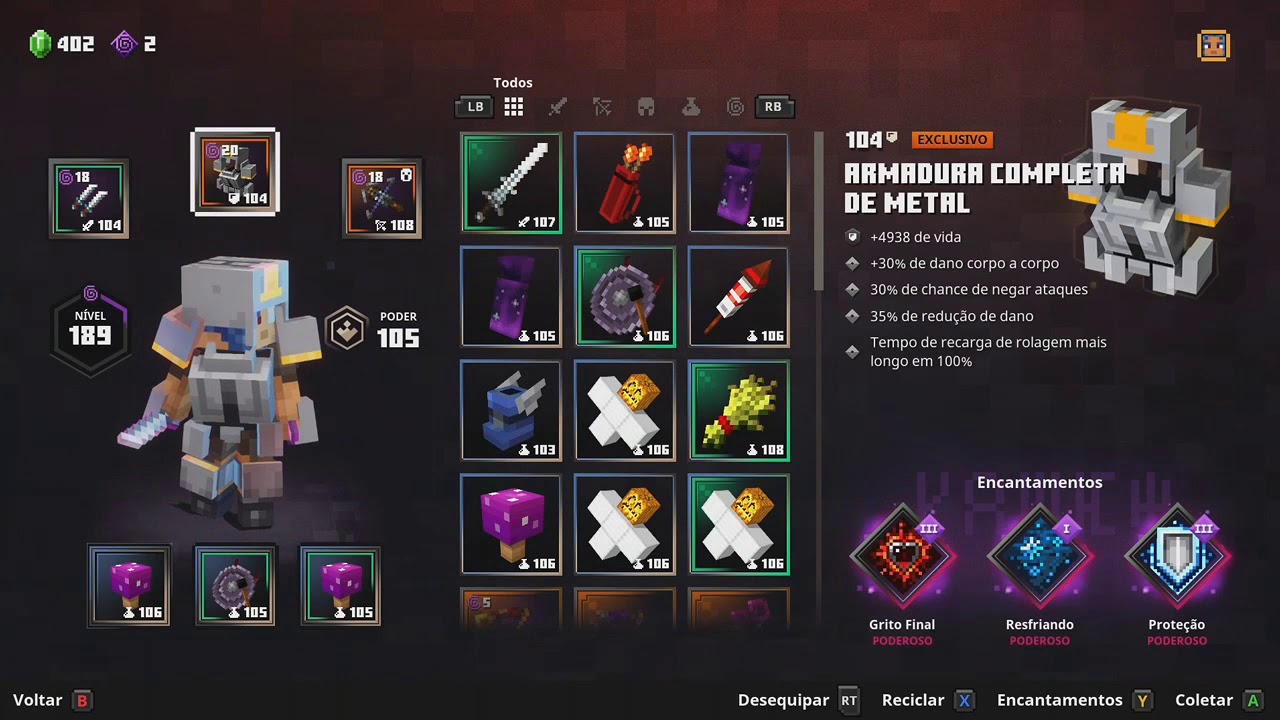Filter inventory by ranged weapons with bow icon

click(x=602, y=107)
